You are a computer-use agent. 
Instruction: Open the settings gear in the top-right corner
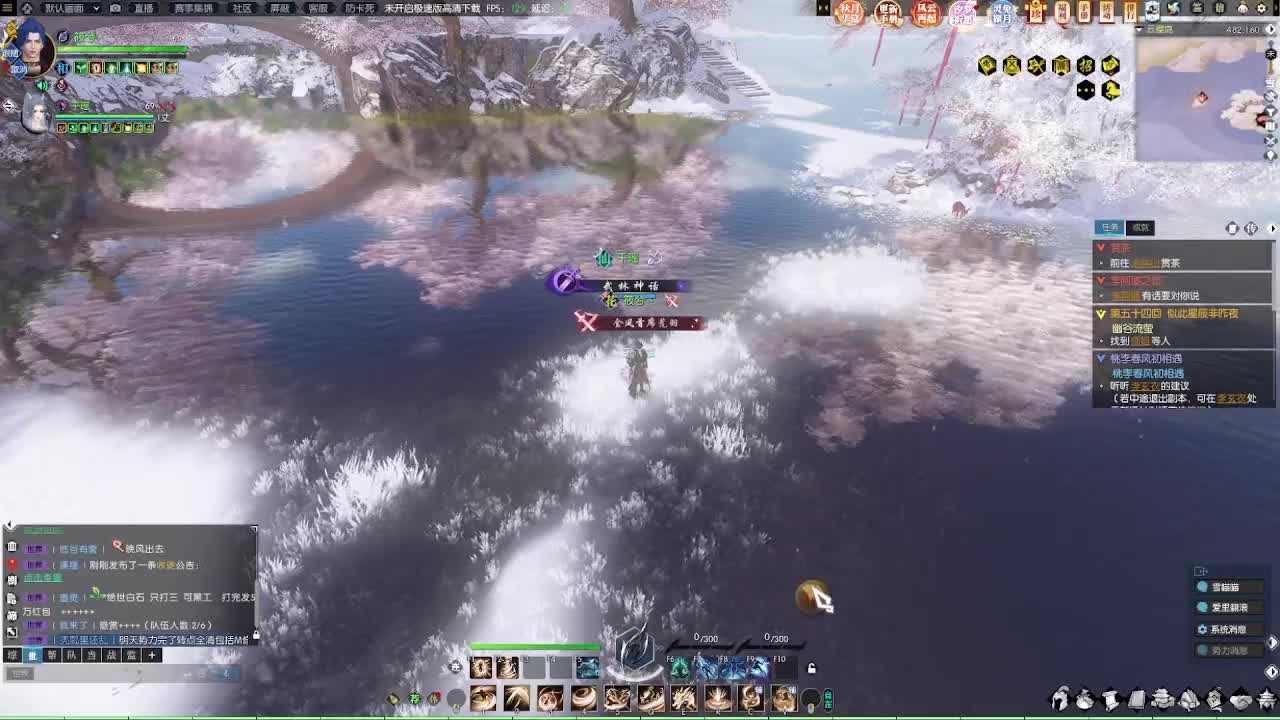1262,8
